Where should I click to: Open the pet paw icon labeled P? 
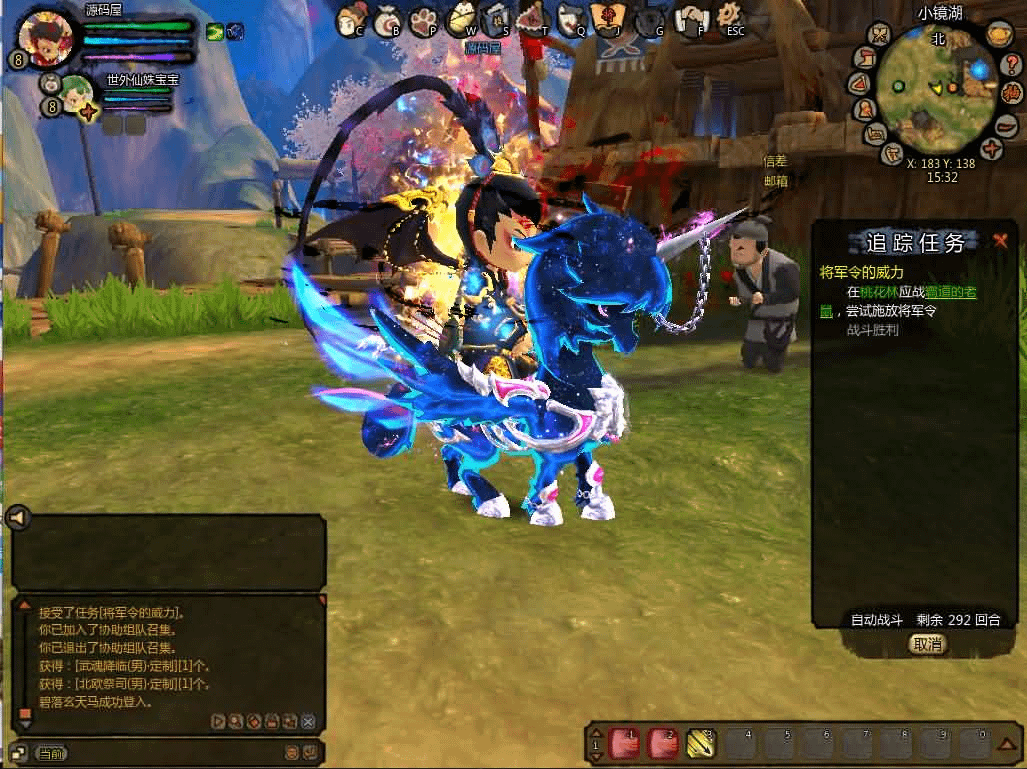[424, 19]
